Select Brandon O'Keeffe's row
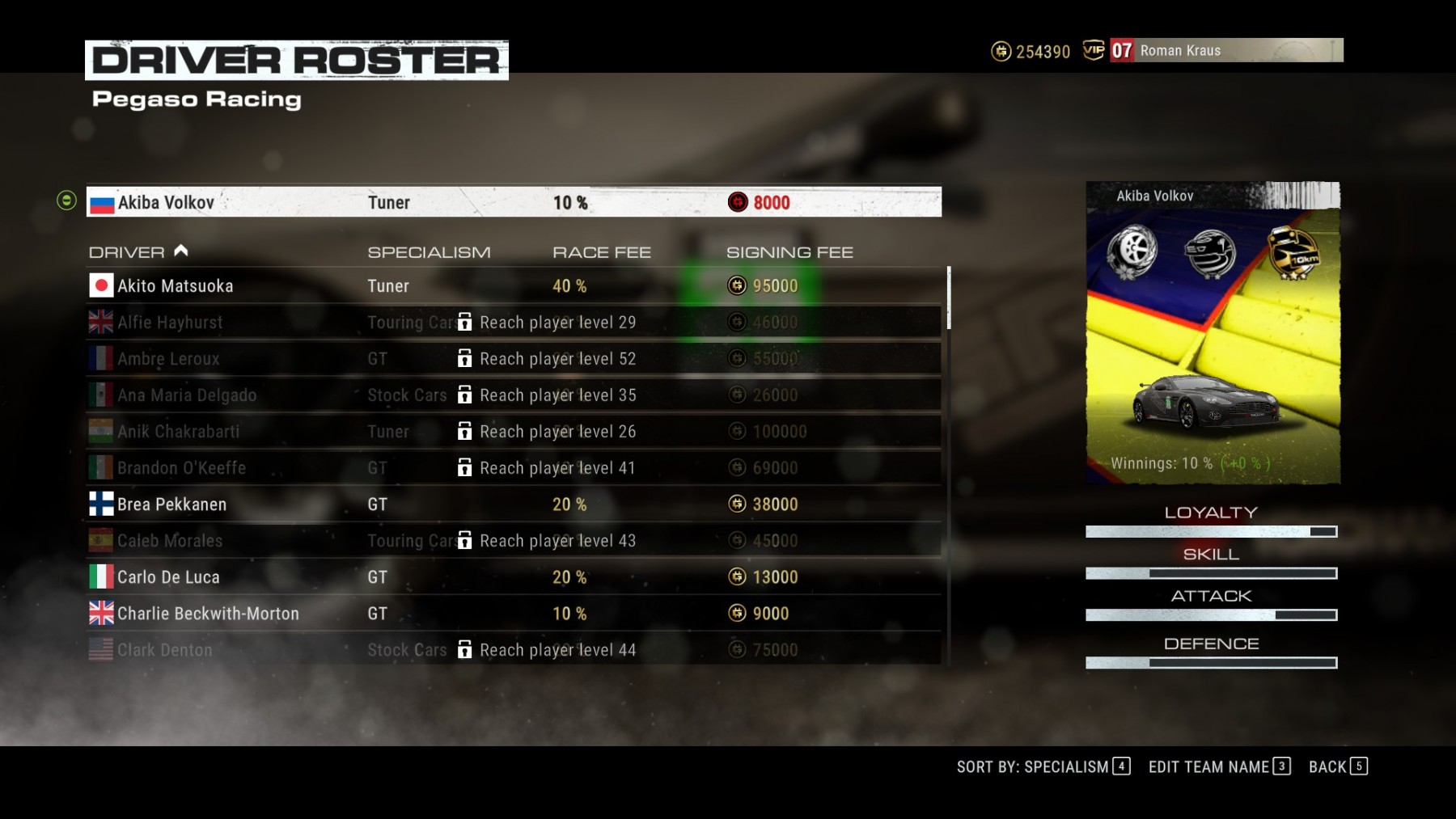Image resolution: width=1456 pixels, height=819 pixels. tap(513, 468)
